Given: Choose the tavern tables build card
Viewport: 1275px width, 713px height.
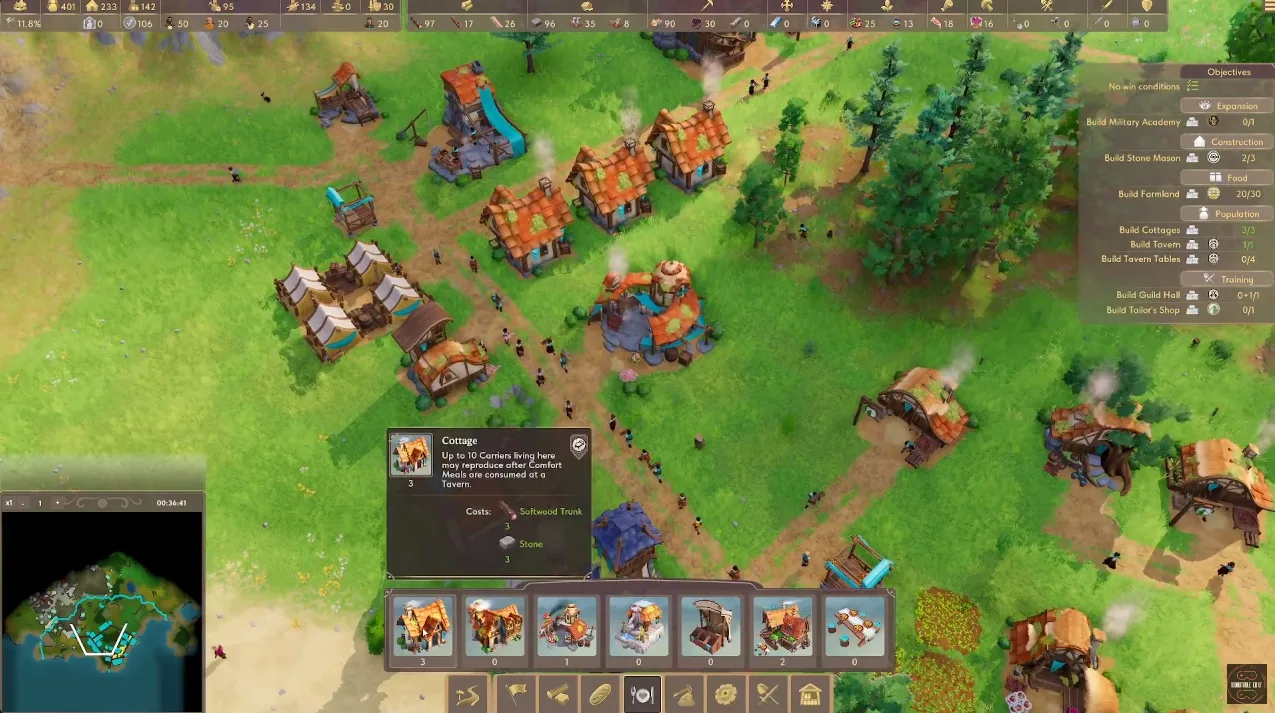Looking at the screenshot, I should point(854,626).
